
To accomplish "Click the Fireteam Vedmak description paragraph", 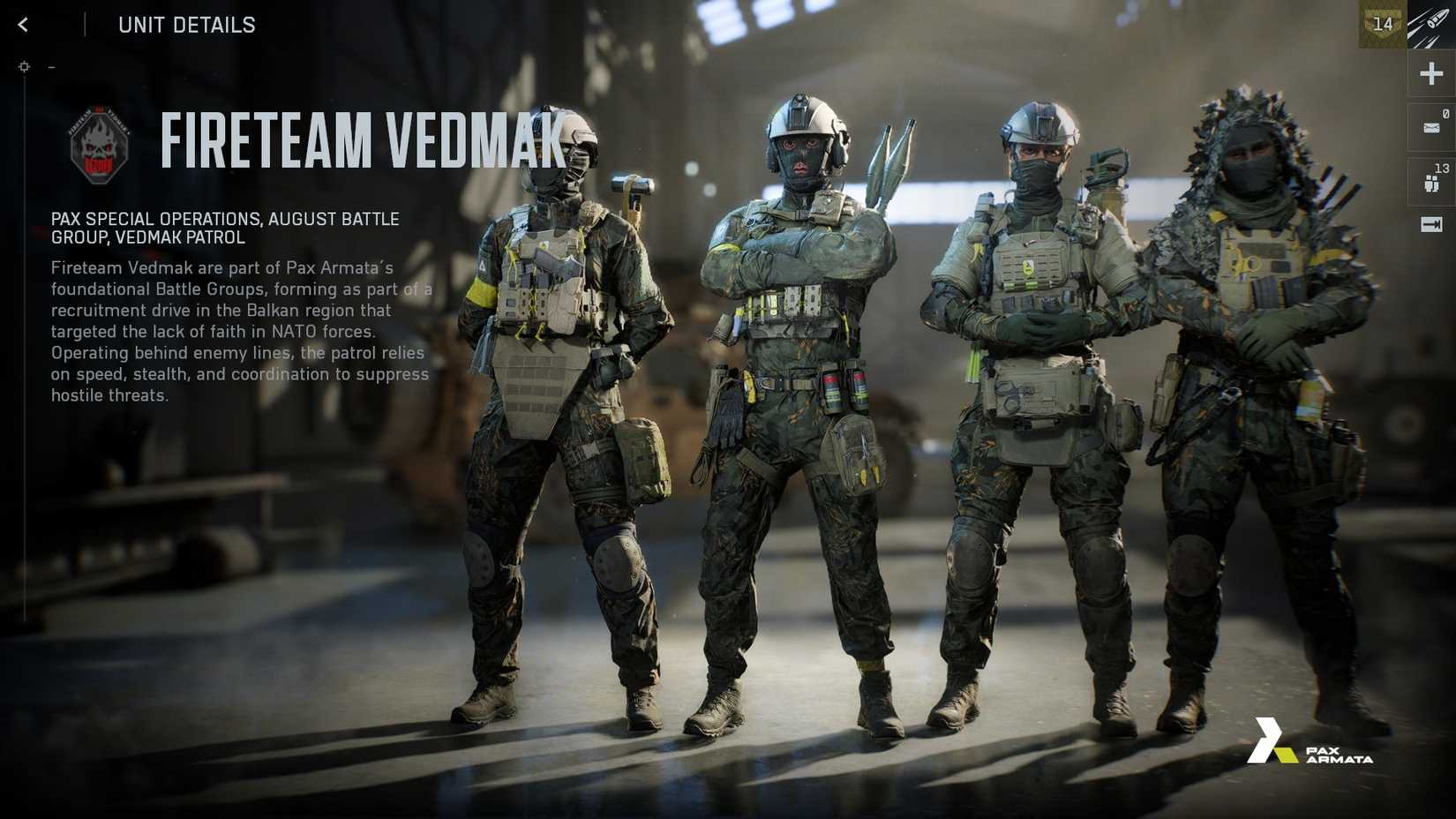I will (x=238, y=331).
